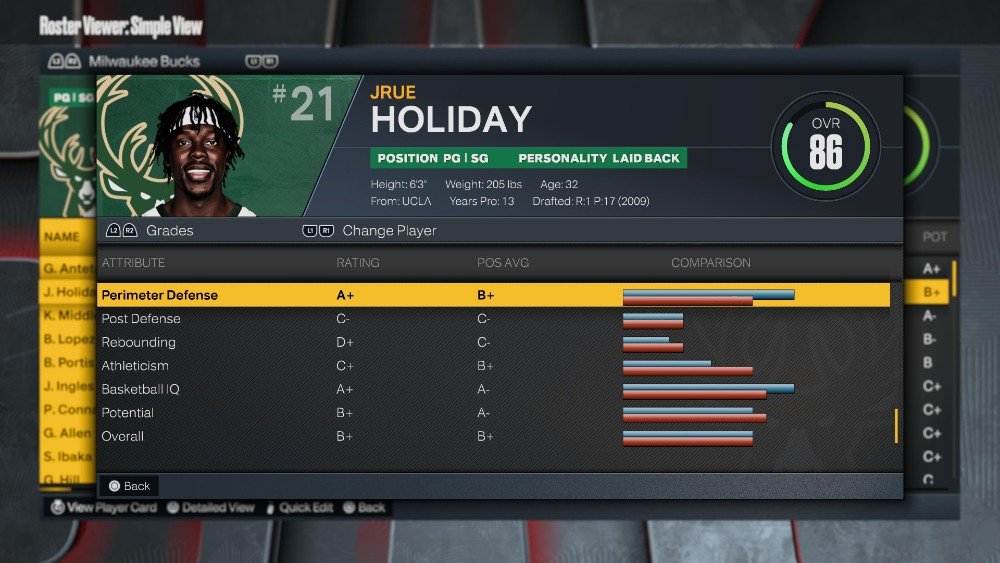Open Quick Edit for the player

coord(298,507)
